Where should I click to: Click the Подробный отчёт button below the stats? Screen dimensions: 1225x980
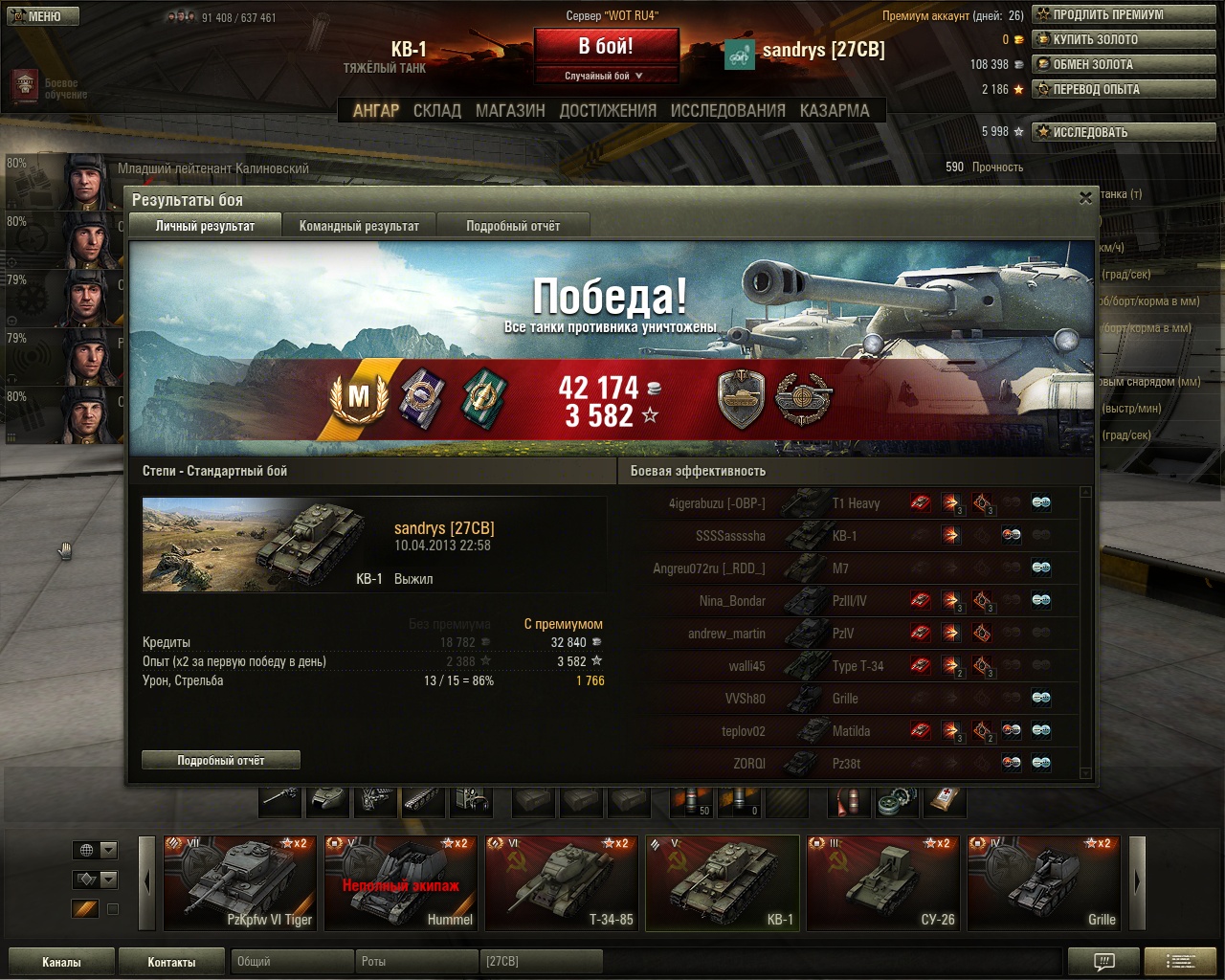click(x=221, y=760)
